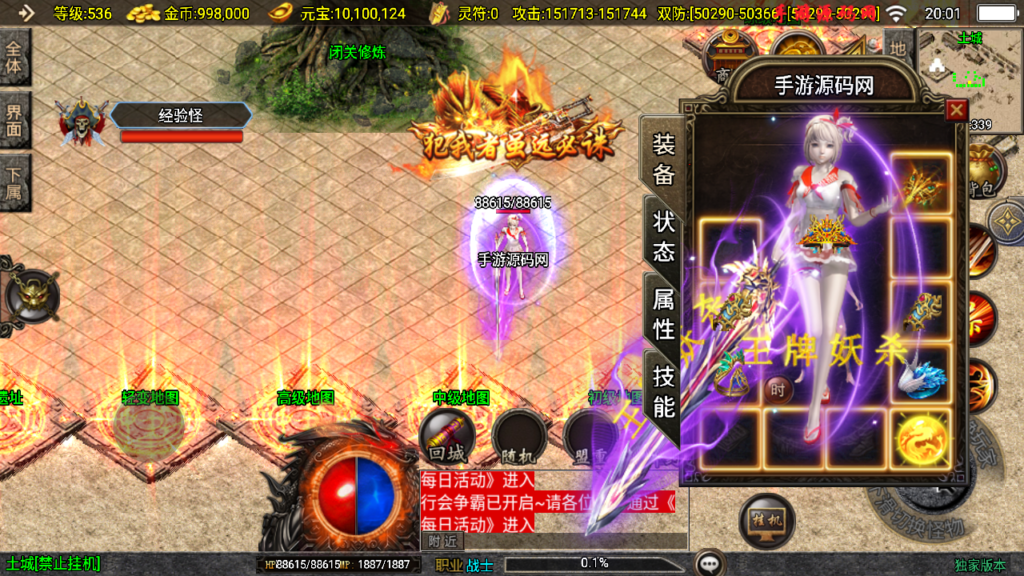This screenshot has width=1024, height=576.
Task: Open the 状态 status tab
Action: pos(664,236)
